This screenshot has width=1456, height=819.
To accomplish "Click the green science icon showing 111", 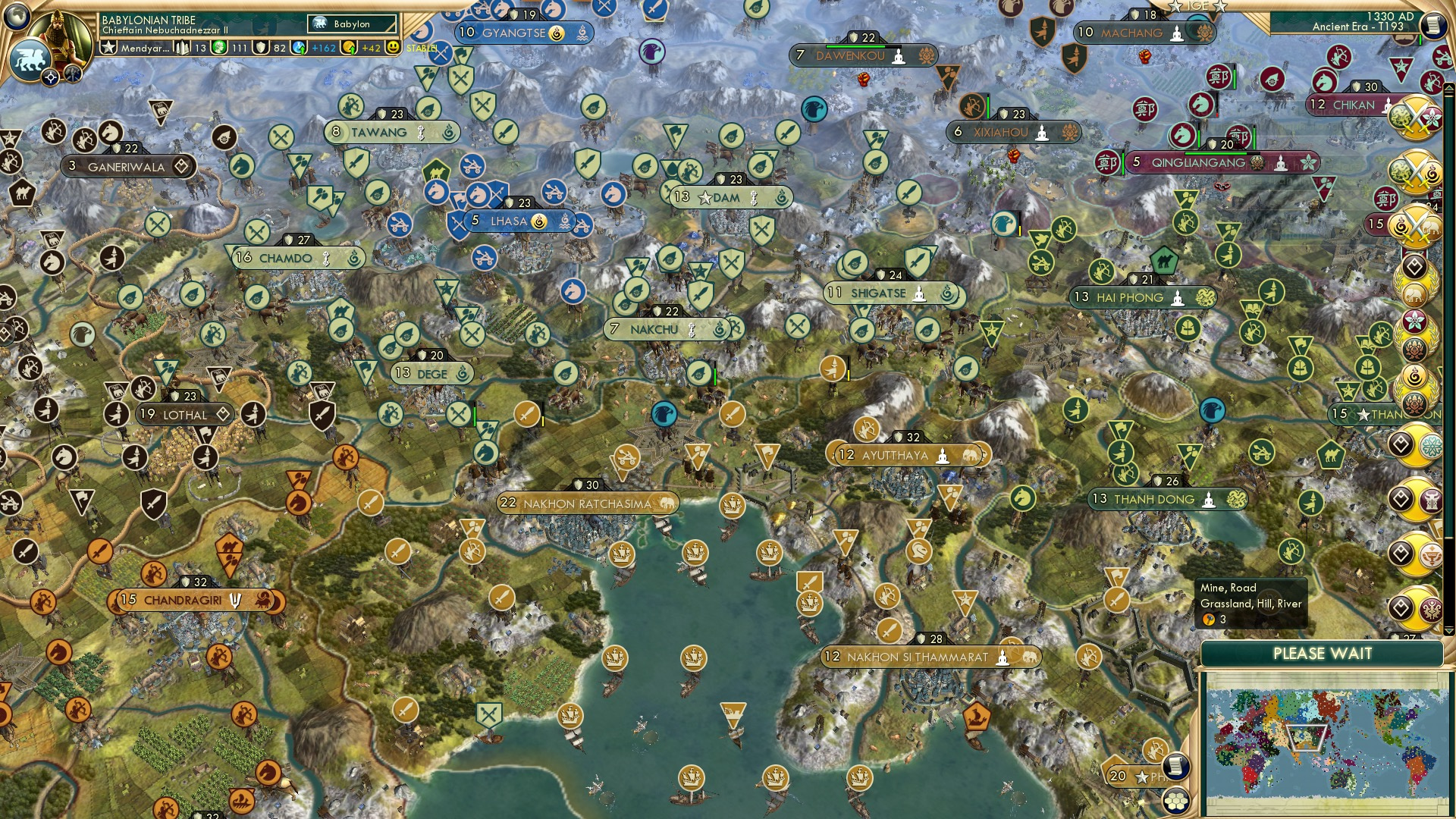I will click(220, 47).
